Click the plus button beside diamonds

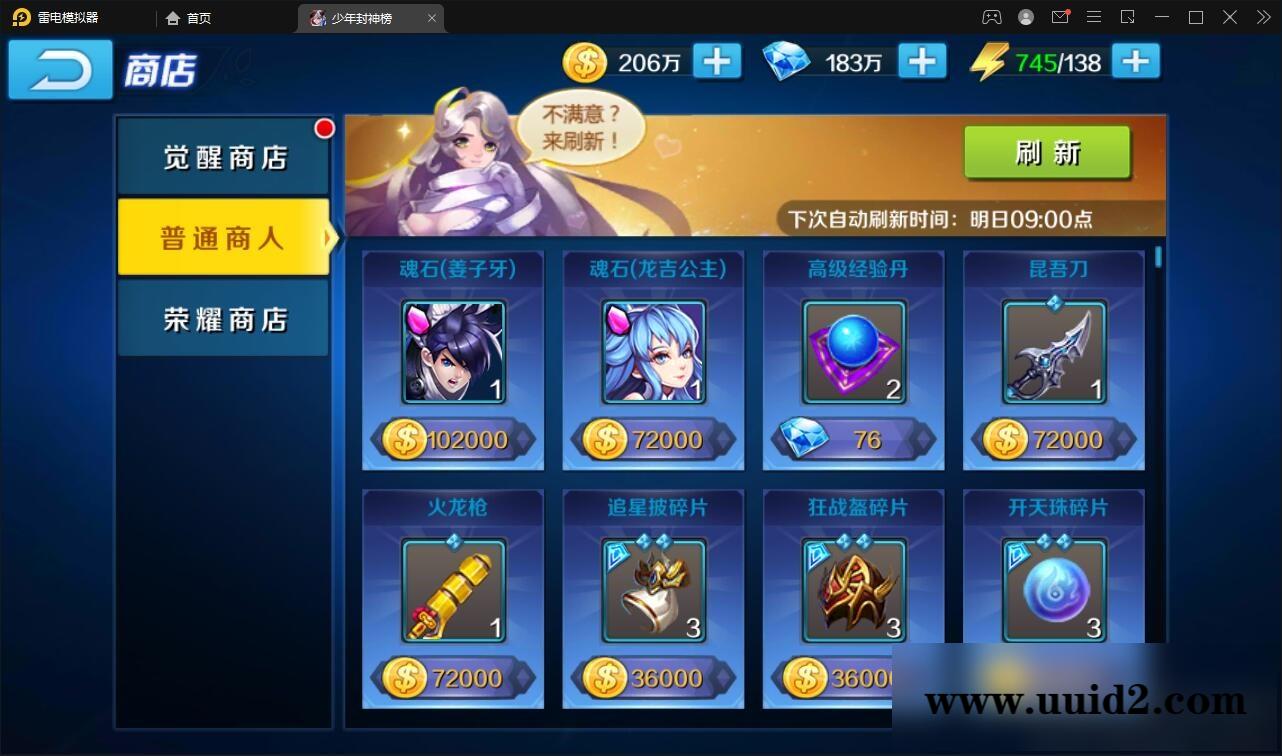pyautogui.click(x=922, y=61)
